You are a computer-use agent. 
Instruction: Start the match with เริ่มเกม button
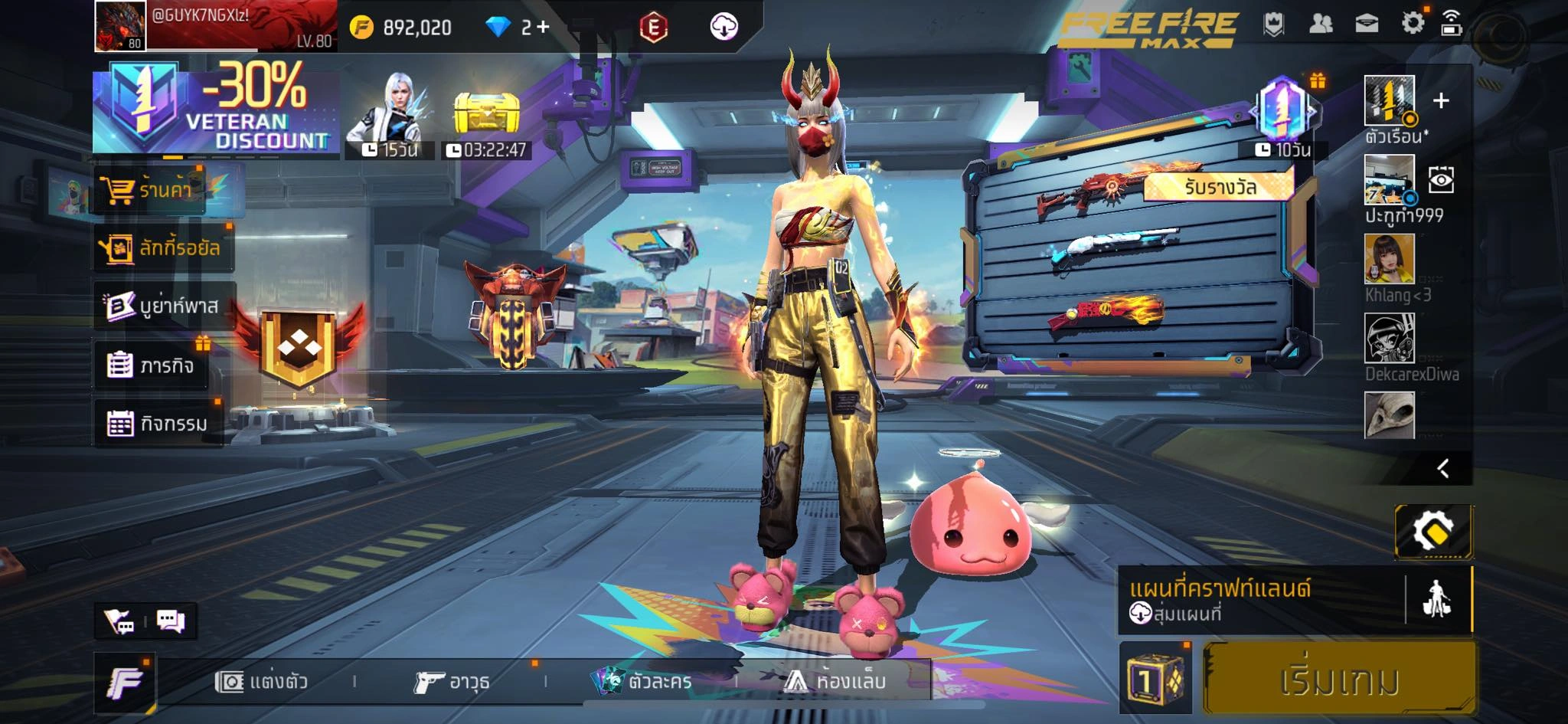click(x=1338, y=680)
